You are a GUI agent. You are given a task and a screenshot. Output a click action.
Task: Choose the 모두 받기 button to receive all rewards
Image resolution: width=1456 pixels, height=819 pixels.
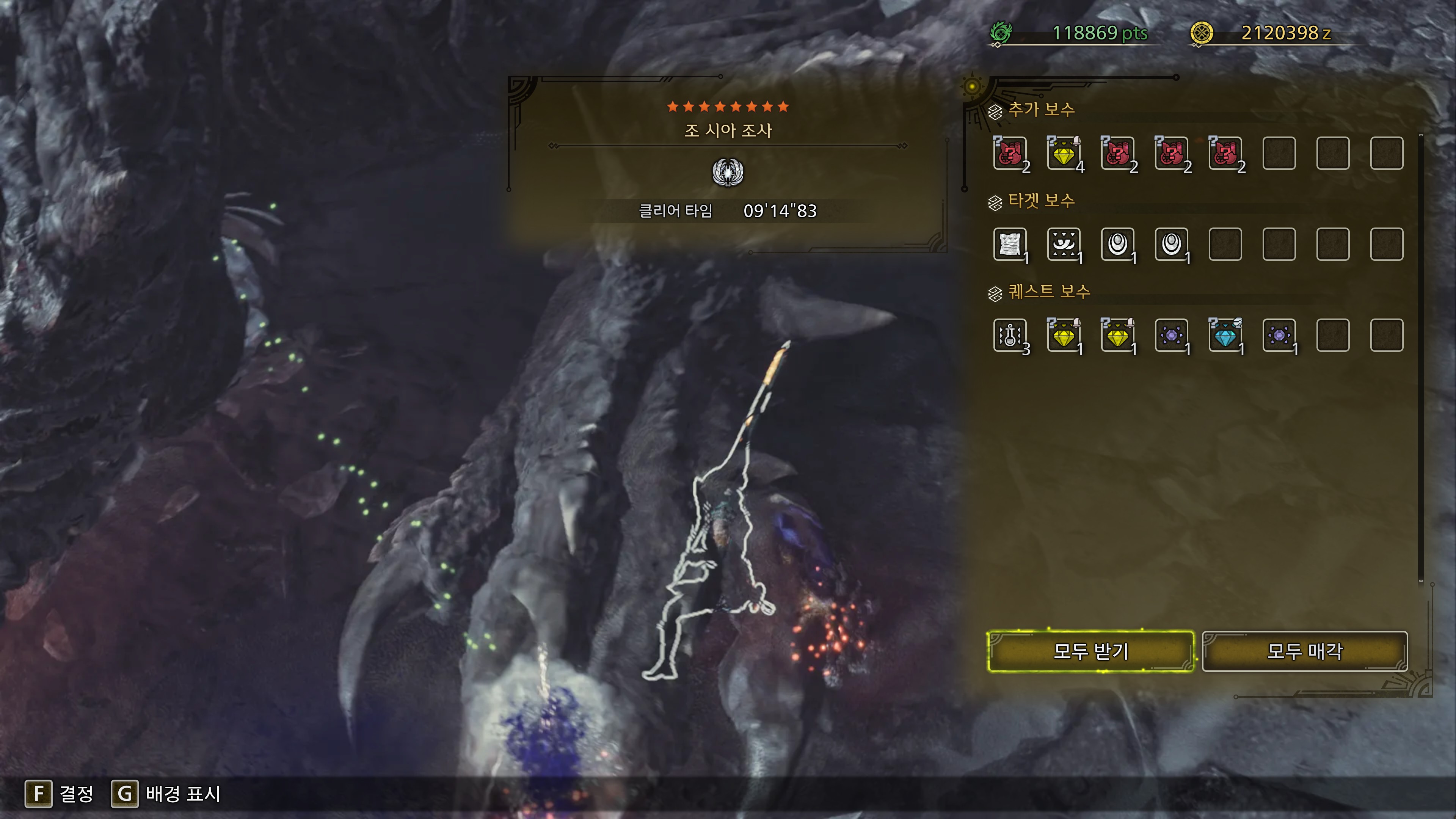[1090, 651]
